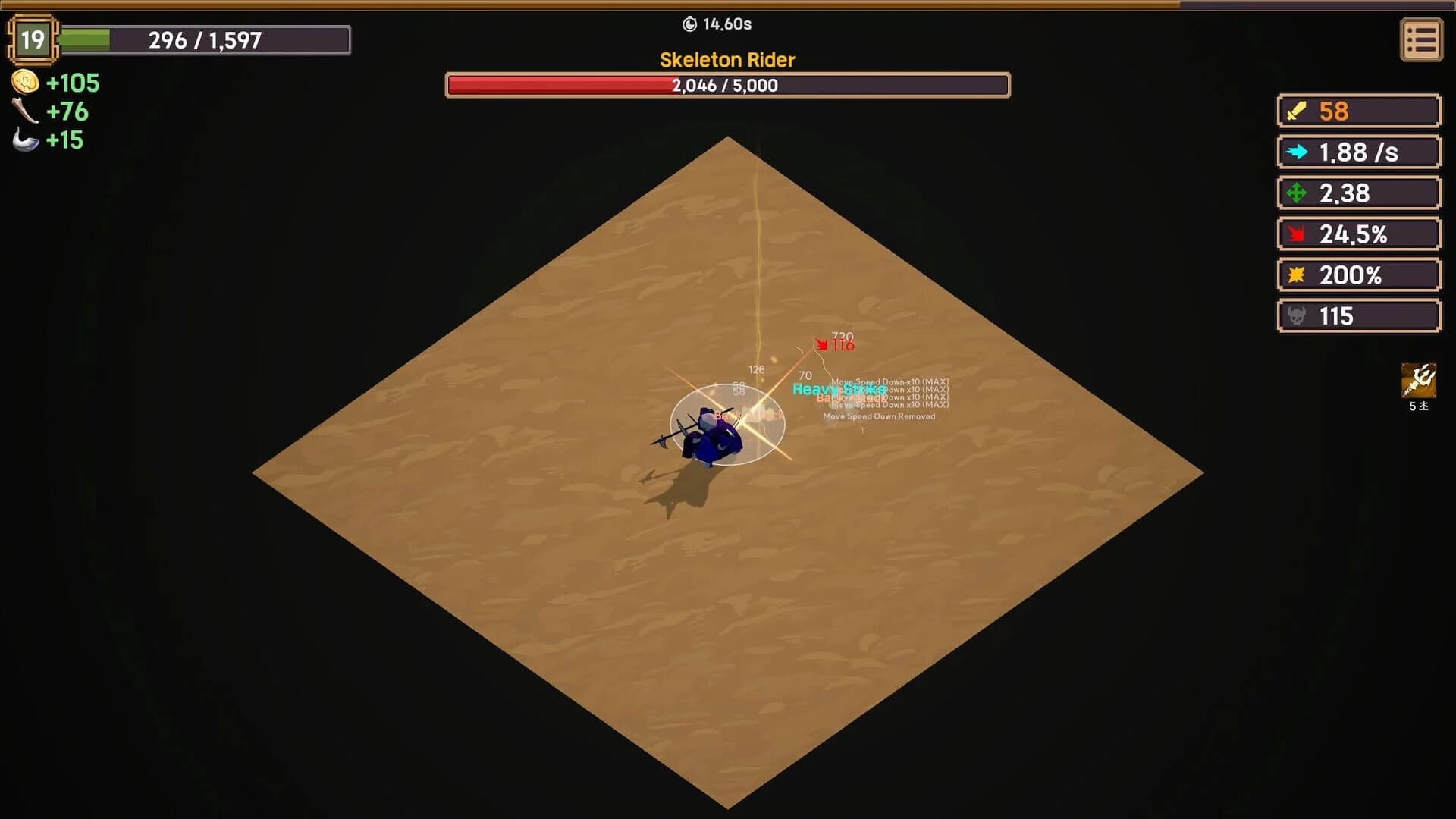
Task: Select the yellow critical damage burst icon
Action: click(1298, 275)
